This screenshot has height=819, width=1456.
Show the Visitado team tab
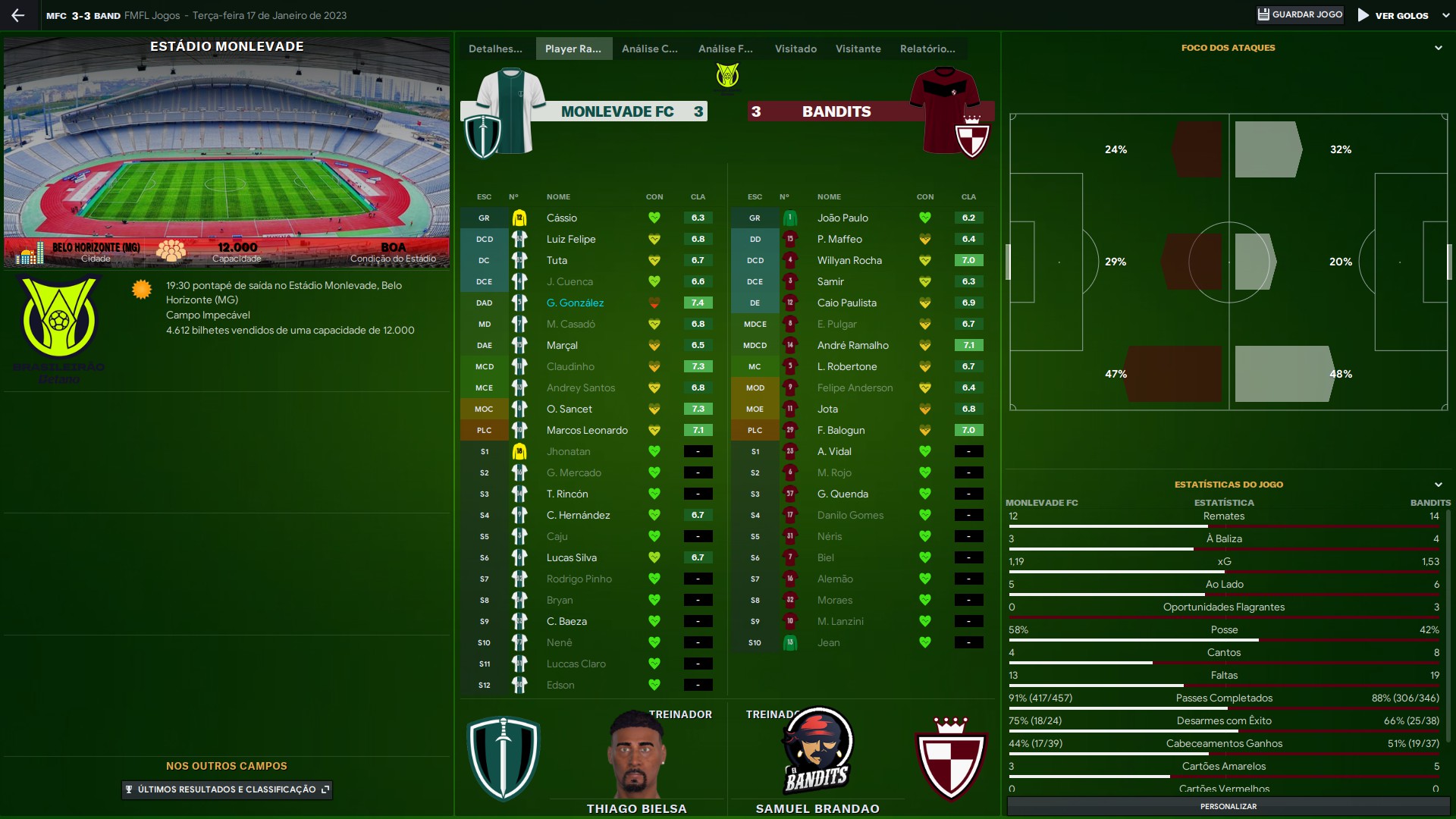(x=795, y=49)
